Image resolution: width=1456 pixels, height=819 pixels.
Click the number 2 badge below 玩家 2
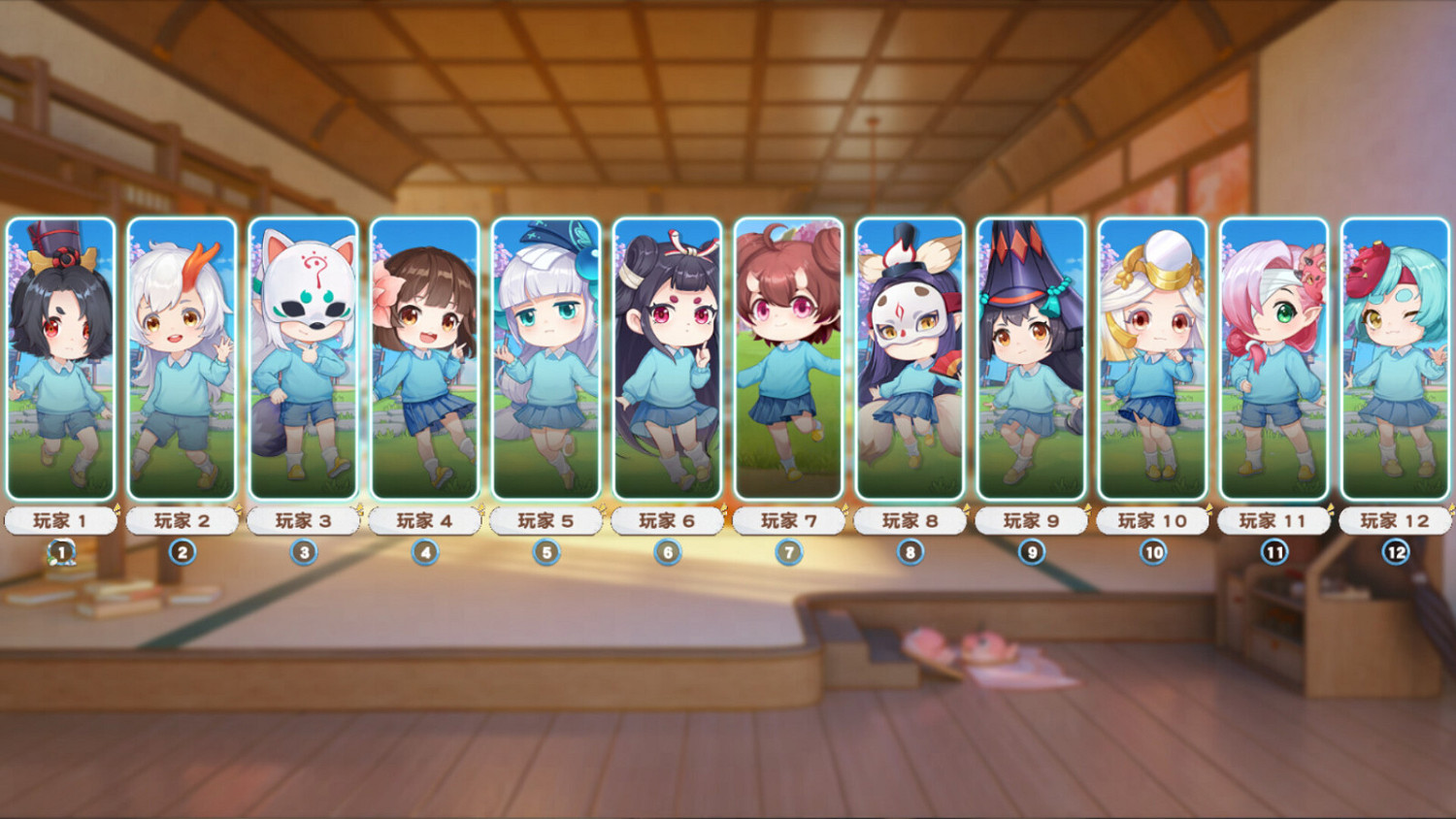182,551
